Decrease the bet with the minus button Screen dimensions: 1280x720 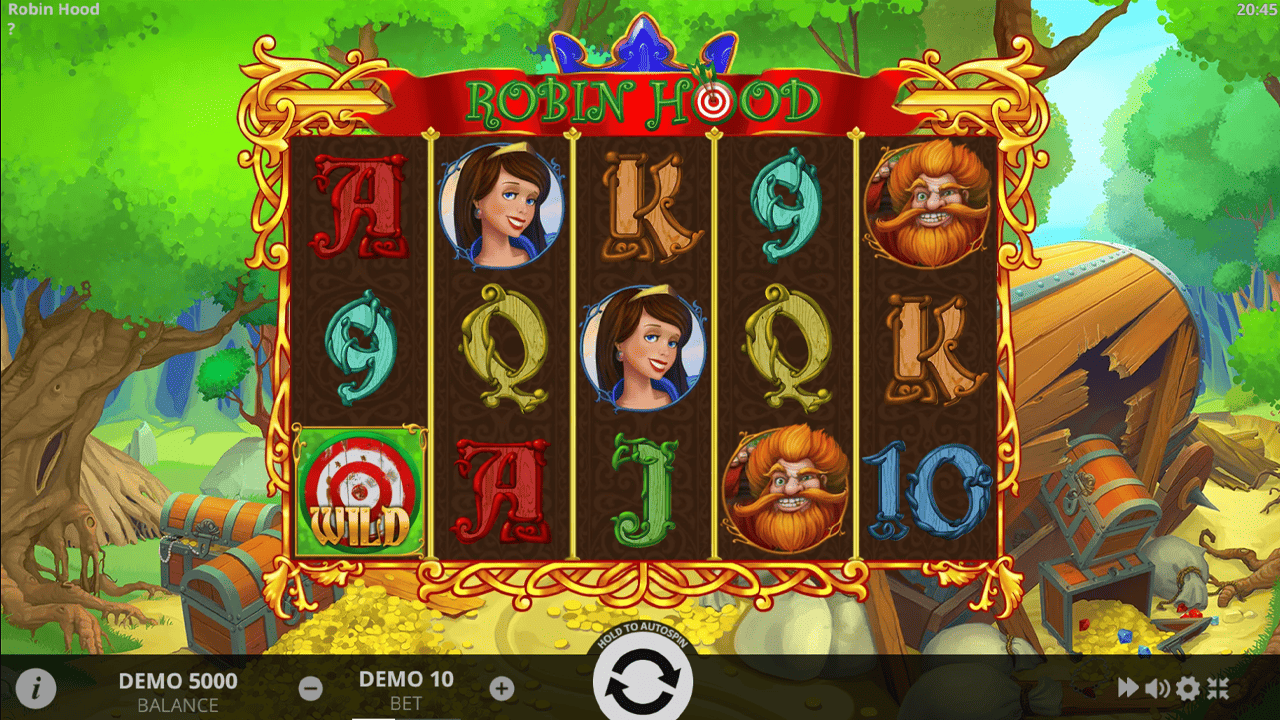311,687
